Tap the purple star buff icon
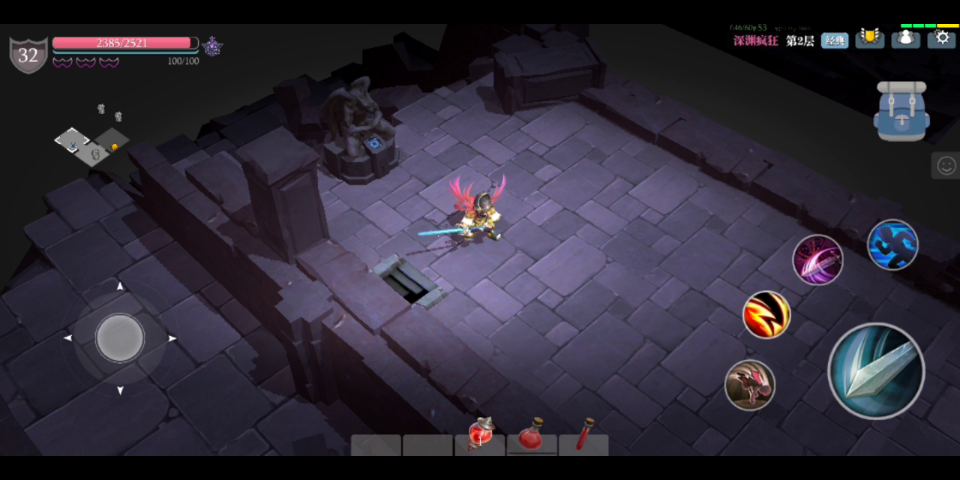 pyautogui.click(x=212, y=45)
